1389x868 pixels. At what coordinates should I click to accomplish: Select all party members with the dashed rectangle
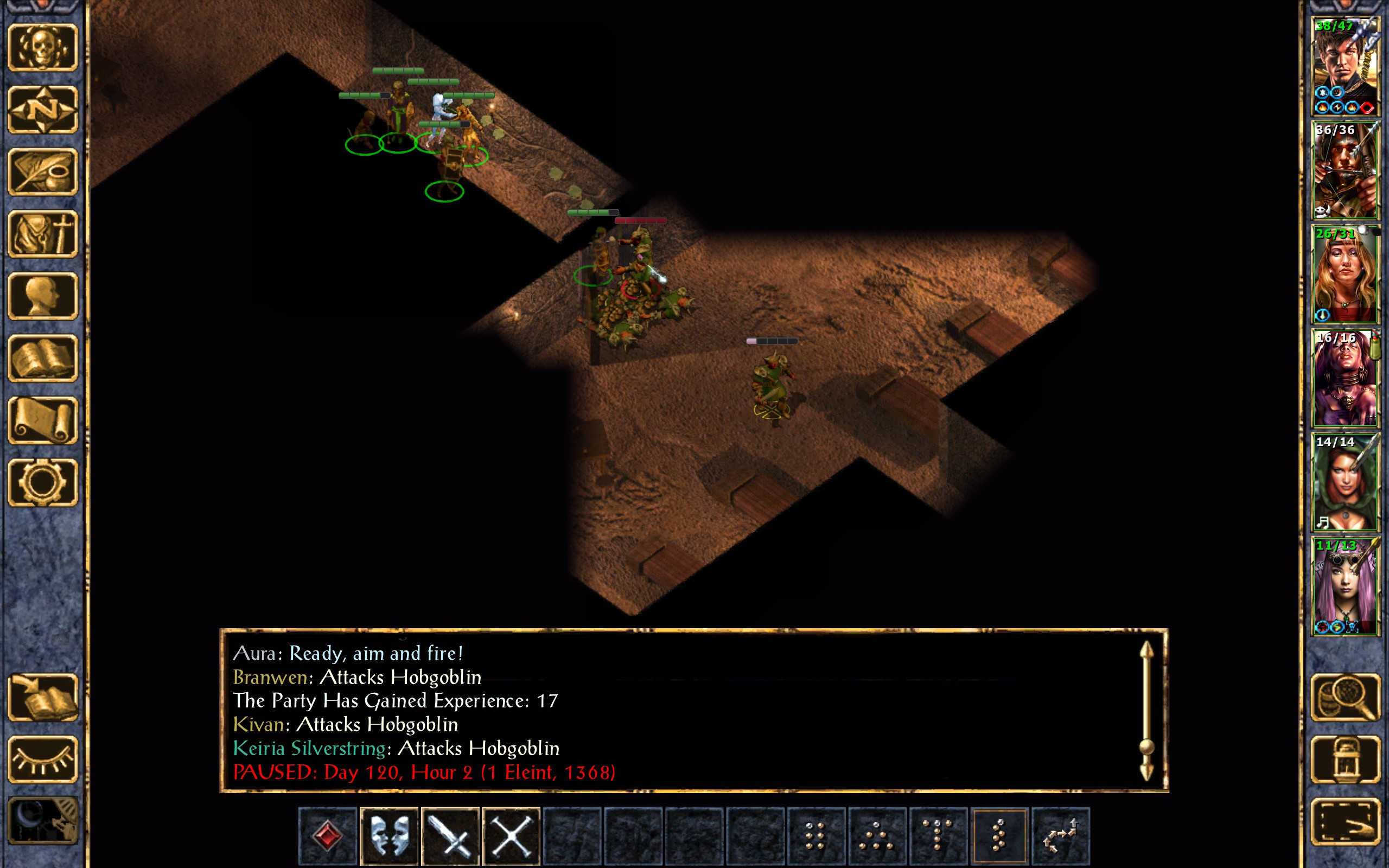[1346, 821]
